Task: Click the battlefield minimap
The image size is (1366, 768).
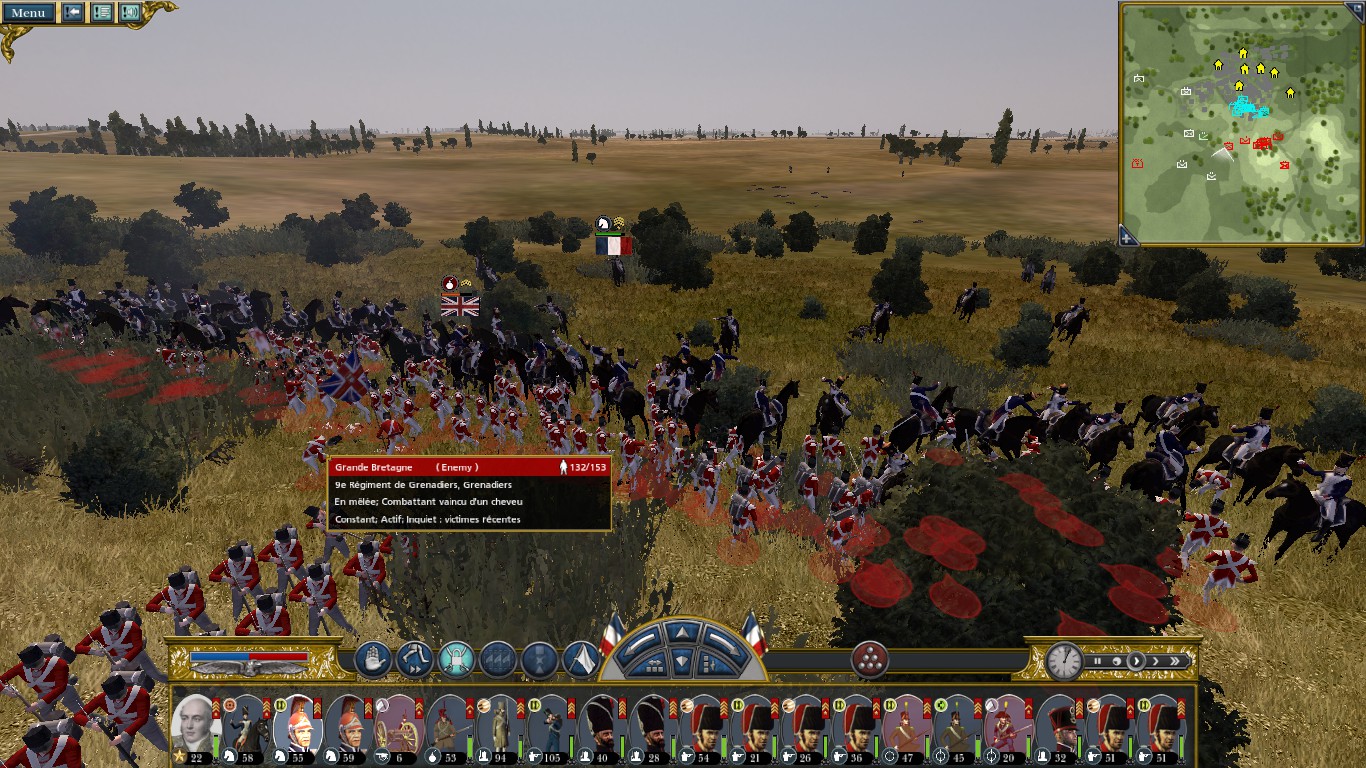Action: coord(1240,122)
